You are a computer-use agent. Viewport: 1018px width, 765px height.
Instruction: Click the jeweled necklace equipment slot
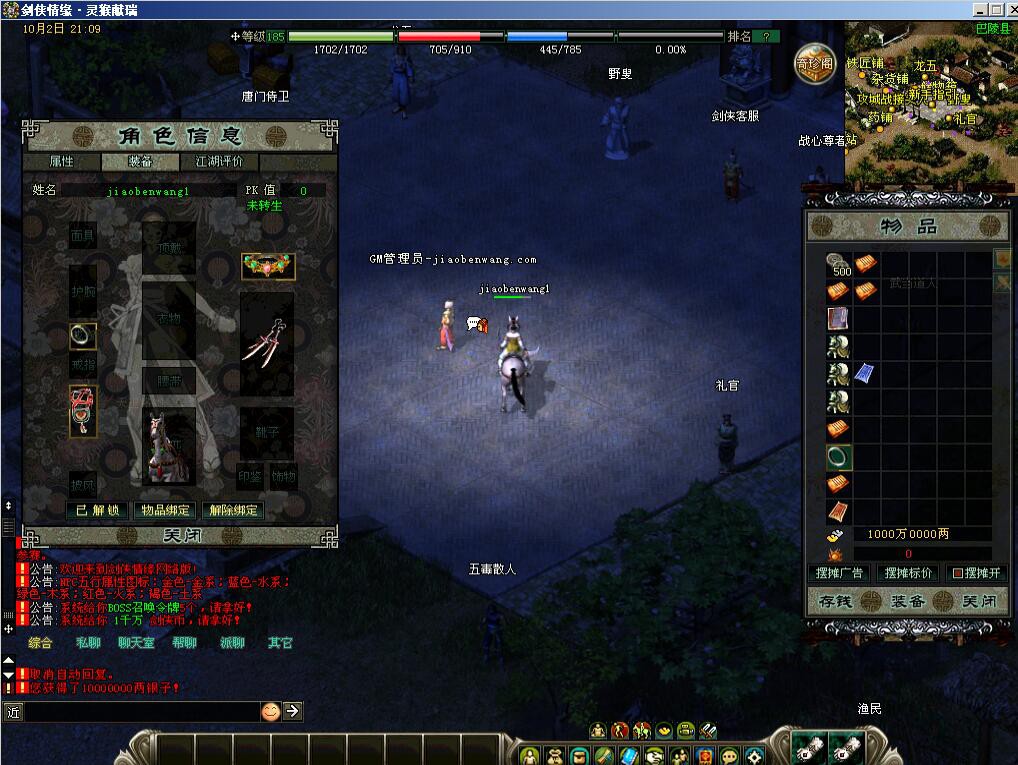[268, 266]
